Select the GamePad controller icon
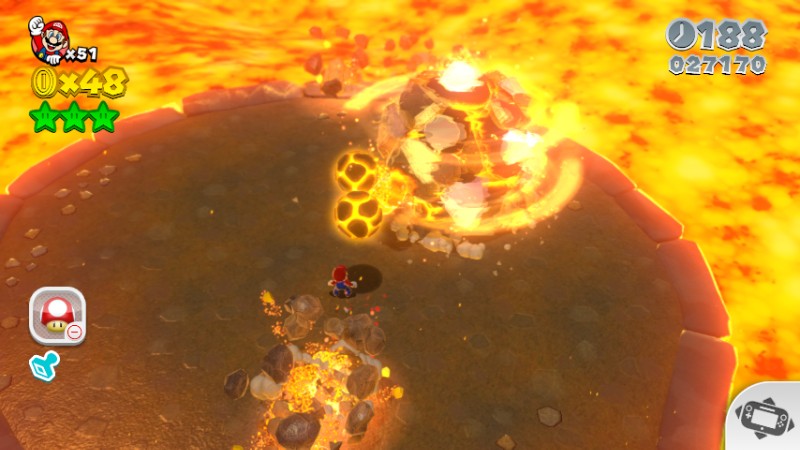 768,418
